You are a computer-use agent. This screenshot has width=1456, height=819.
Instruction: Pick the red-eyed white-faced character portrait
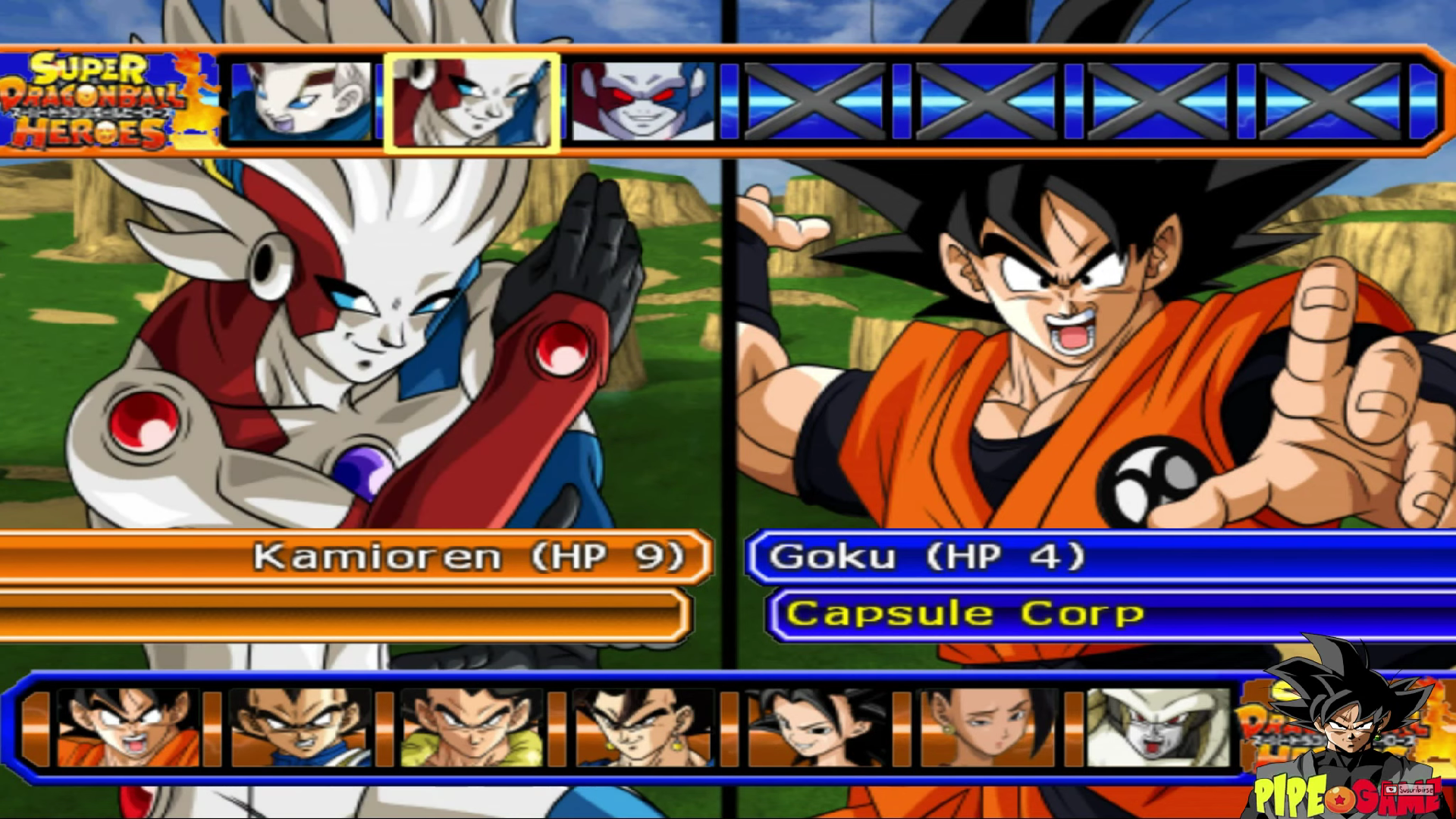[x=643, y=102]
